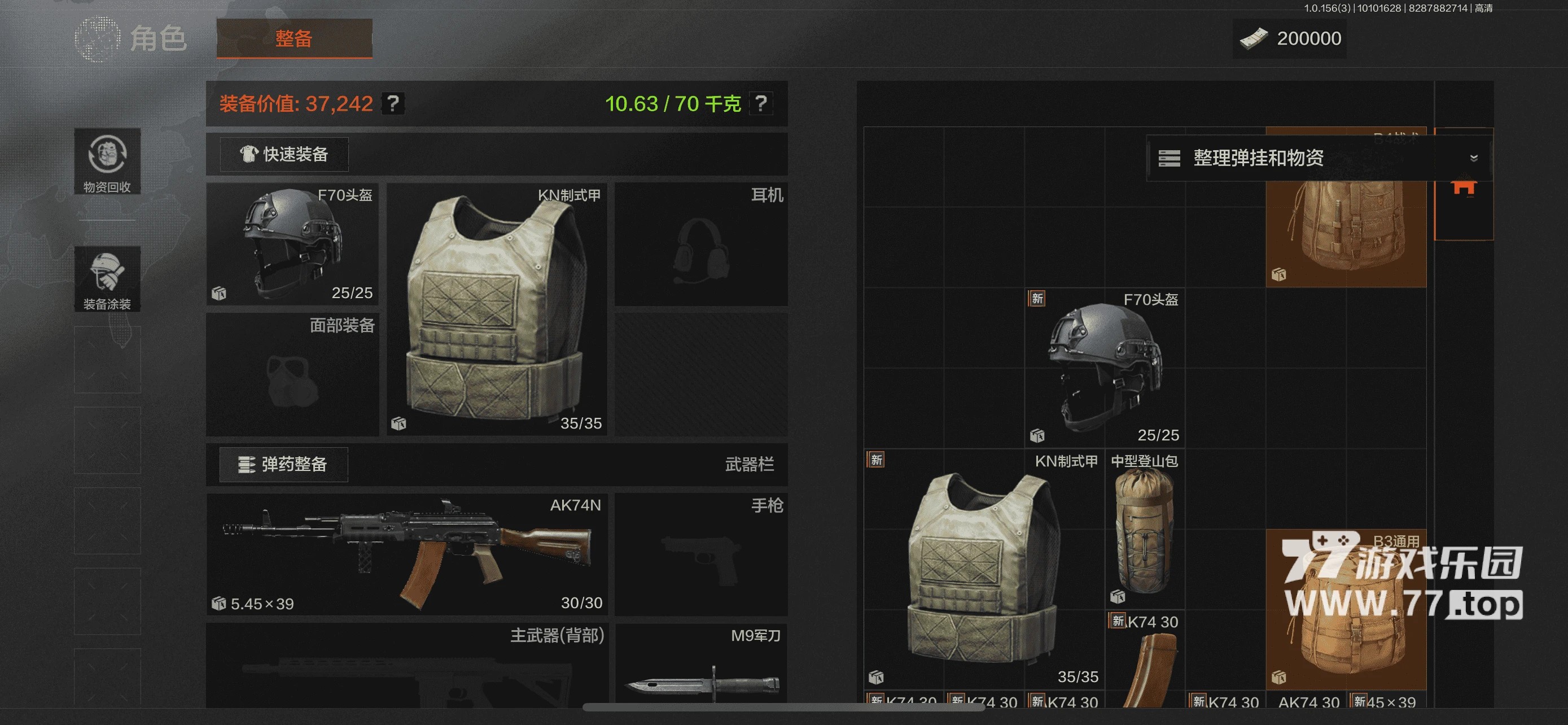Image resolution: width=1568 pixels, height=725 pixels.
Task: Click the 弹药整备 button
Action: coord(284,465)
